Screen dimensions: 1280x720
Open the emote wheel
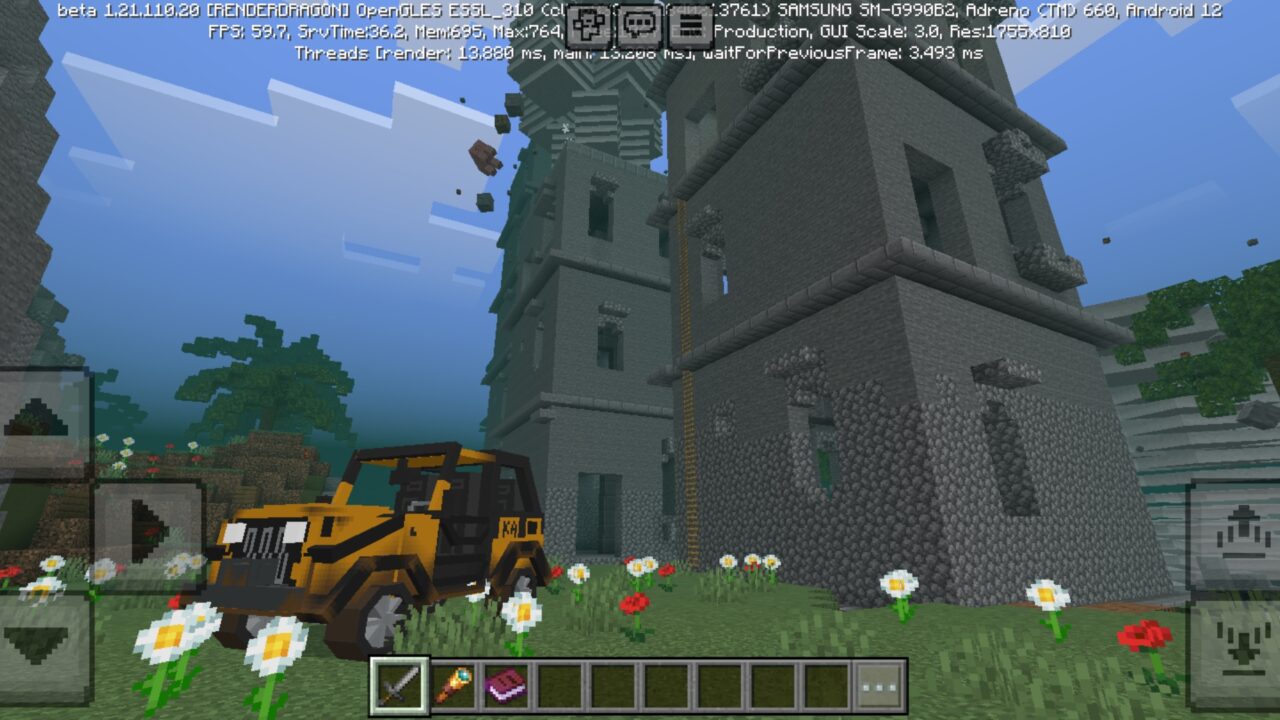click(588, 27)
